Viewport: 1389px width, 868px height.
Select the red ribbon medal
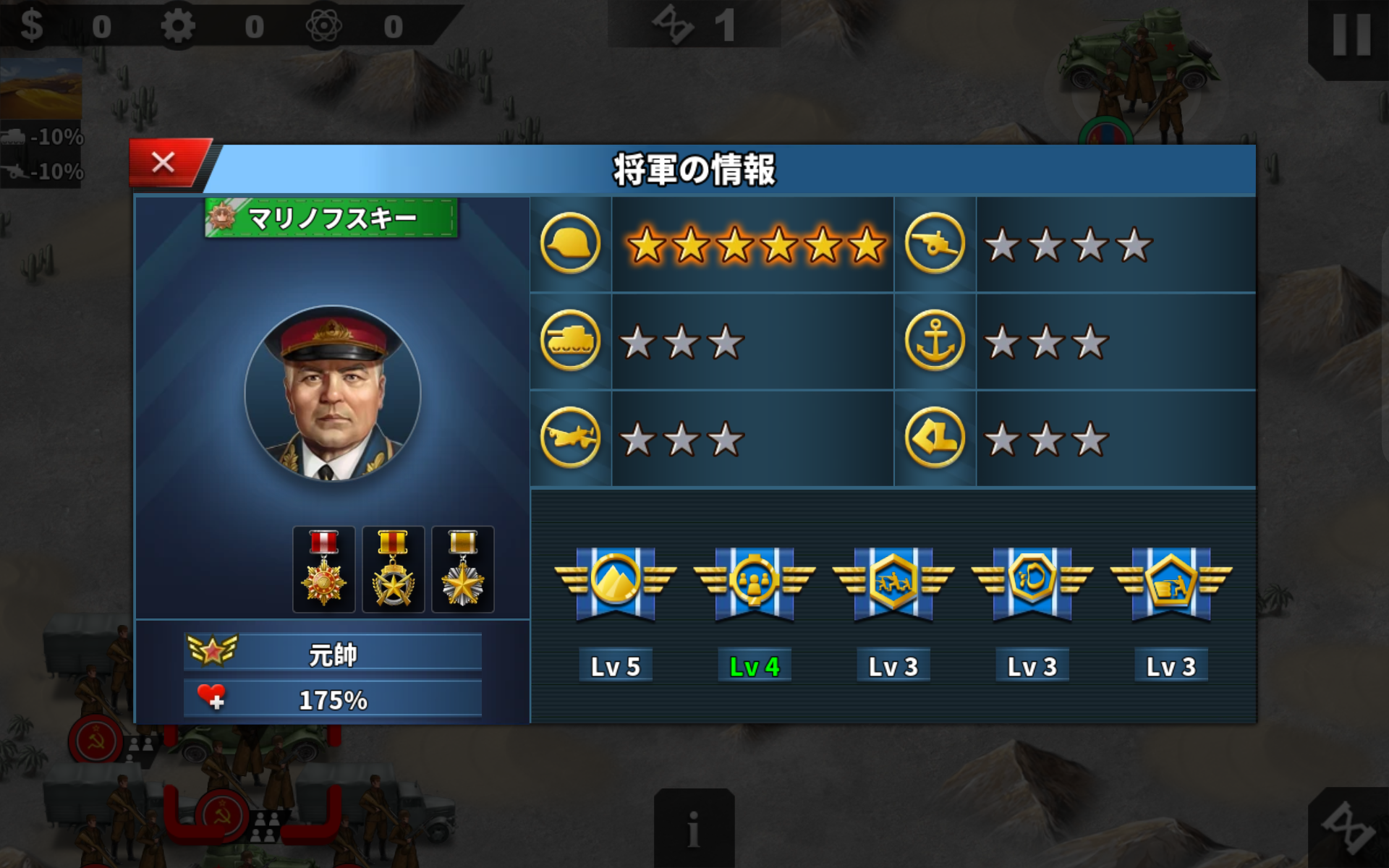click(323, 568)
